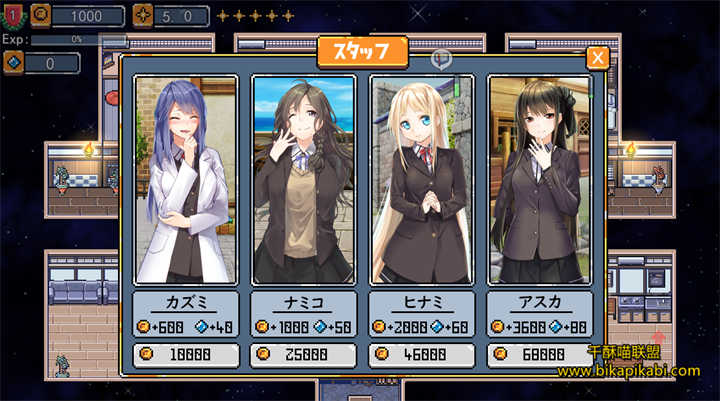Close the staff hiring window
This screenshot has height=401, width=720.
[597, 58]
